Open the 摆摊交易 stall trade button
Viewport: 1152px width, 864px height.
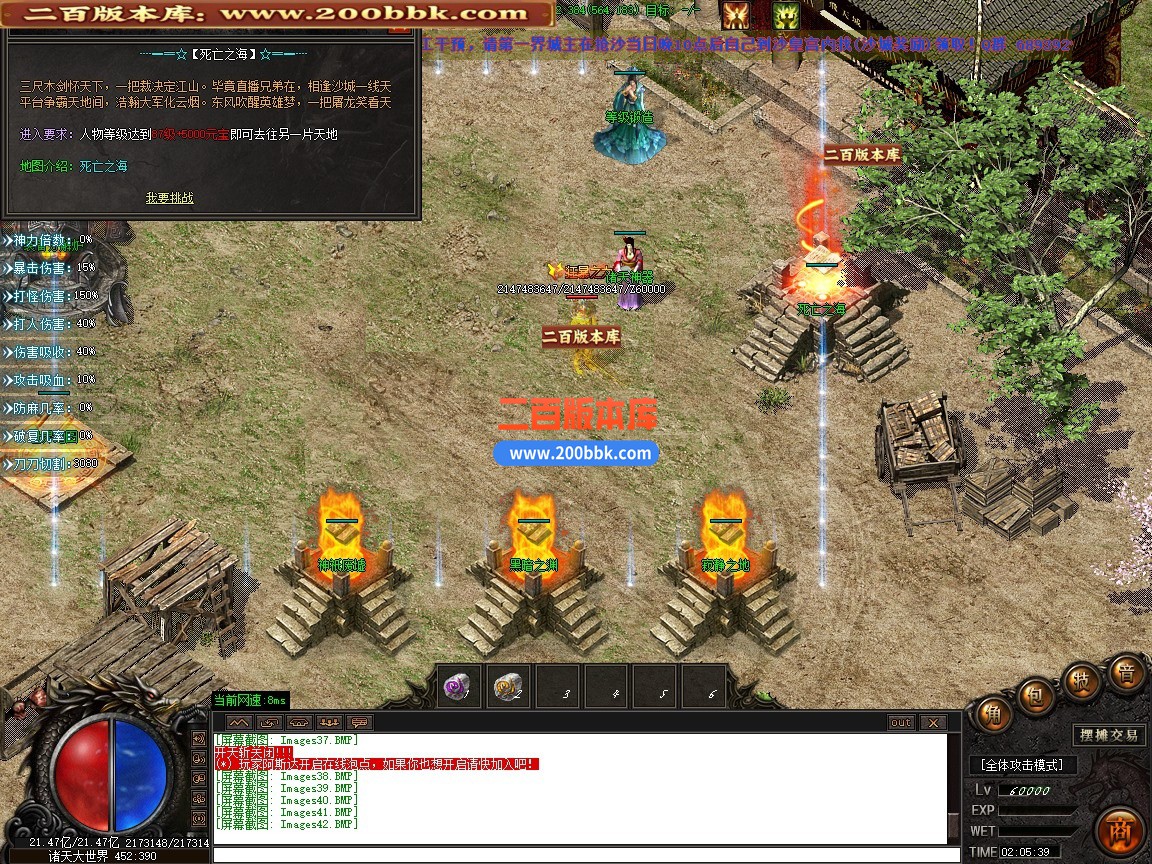pos(1108,735)
